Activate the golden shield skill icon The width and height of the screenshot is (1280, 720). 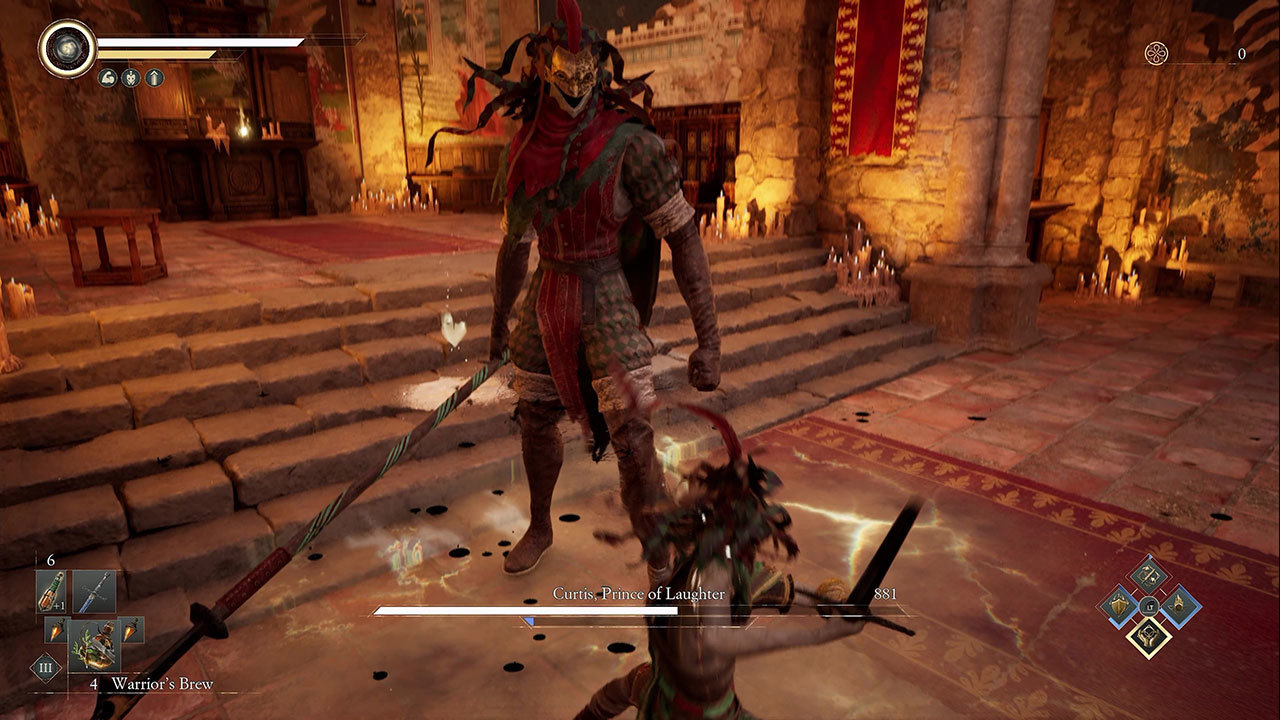coord(1117,605)
